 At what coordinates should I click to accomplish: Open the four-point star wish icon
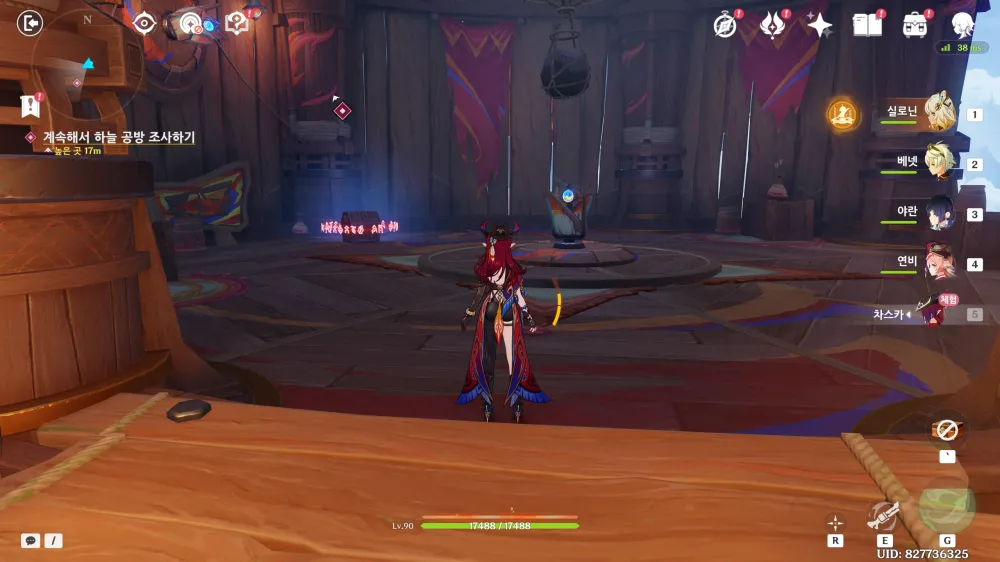tap(820, 25)
